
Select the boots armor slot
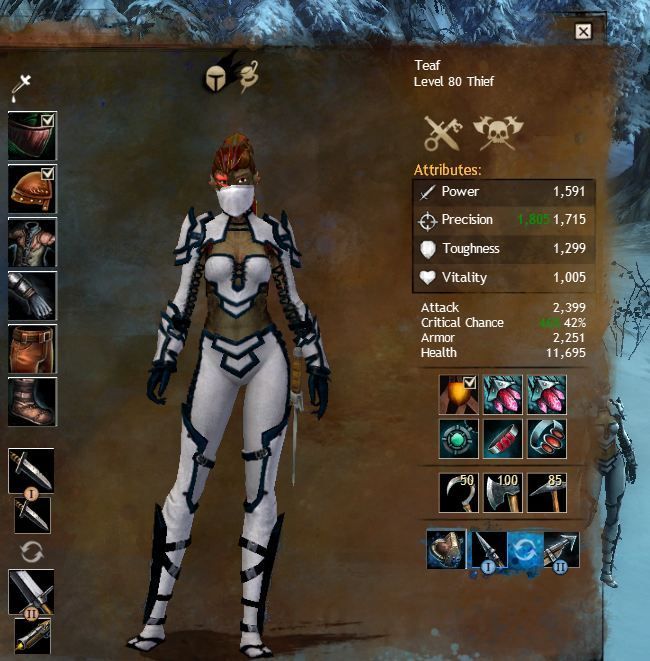pos(32,401)
